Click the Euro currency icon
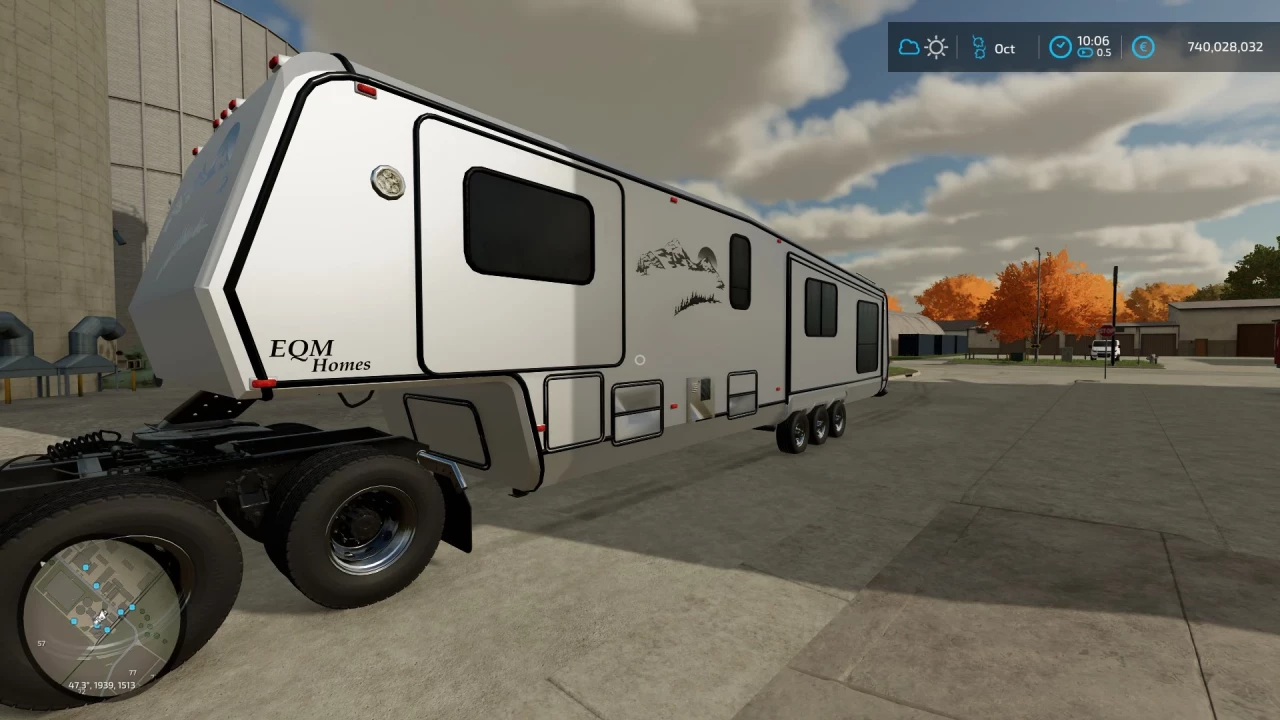The image size is (1280, 720). (x=1143, y=47)
